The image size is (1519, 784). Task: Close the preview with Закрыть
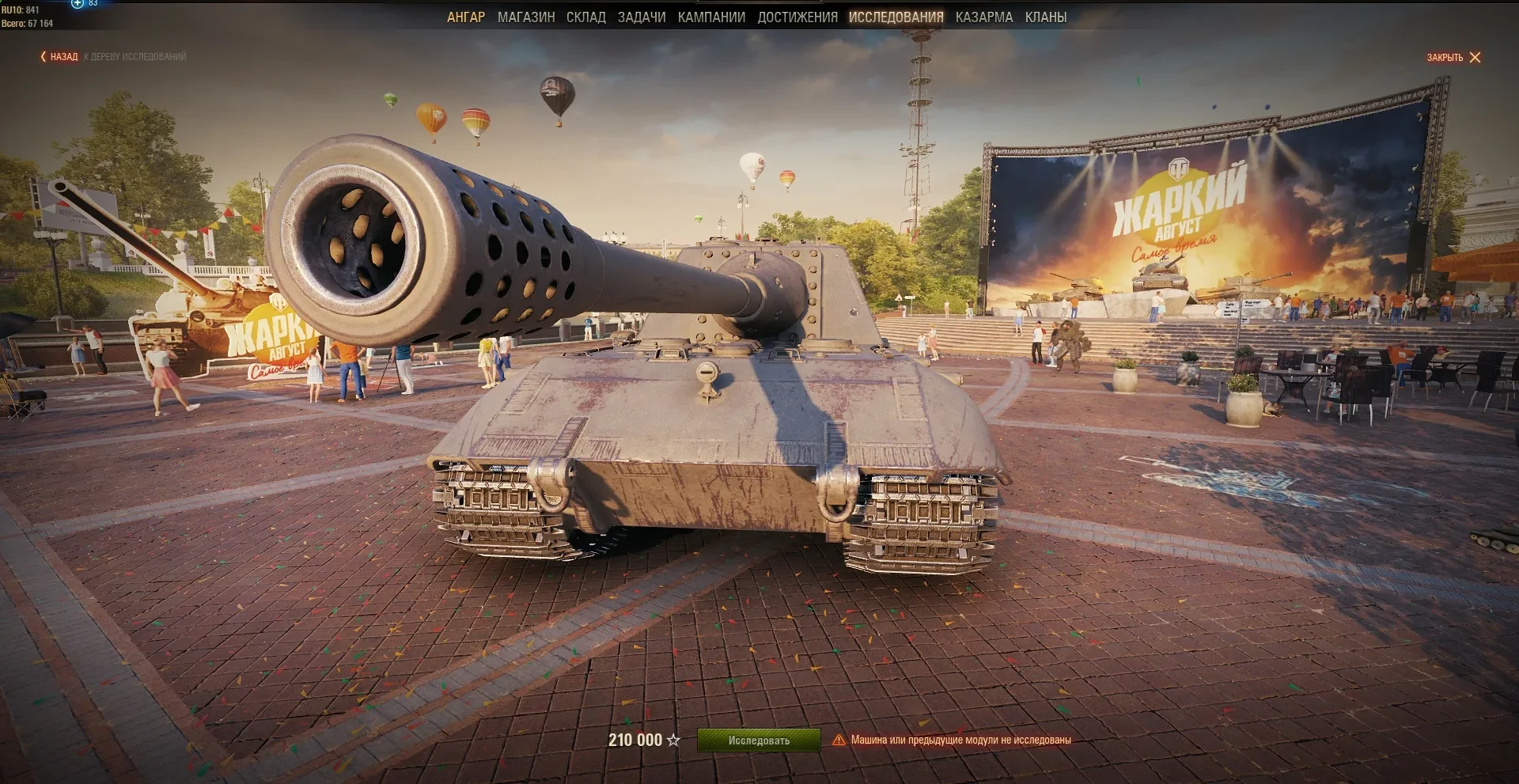coord(1453,58)
